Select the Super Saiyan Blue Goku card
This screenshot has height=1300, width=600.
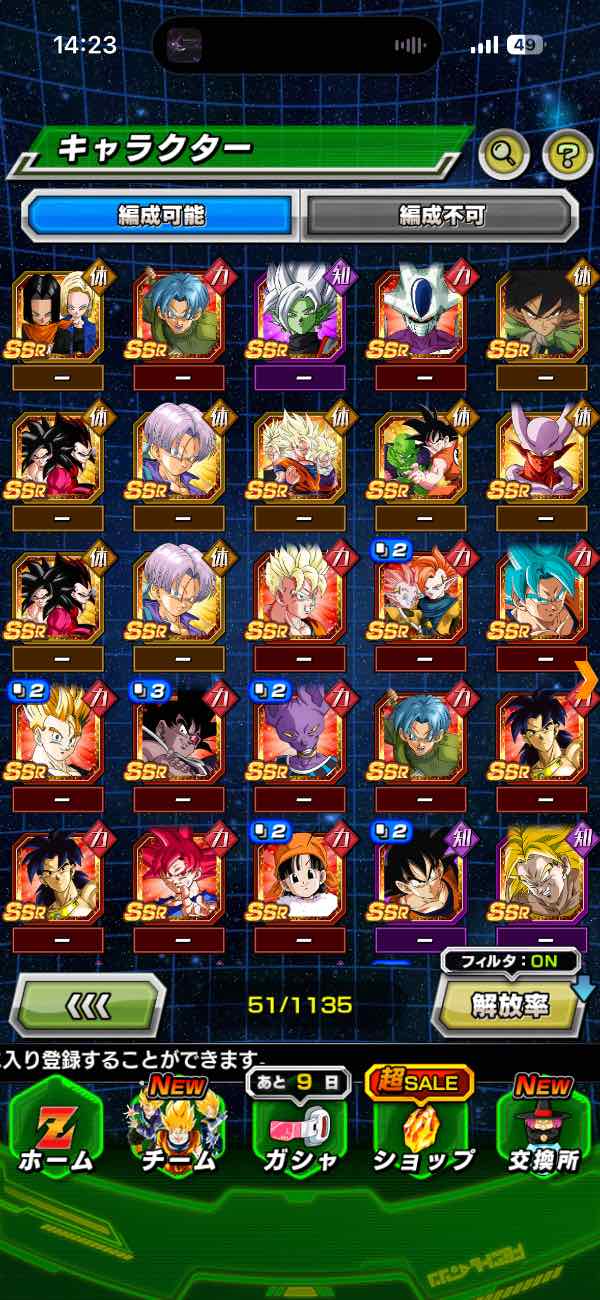pyautogui.click(x=542, y=597)
